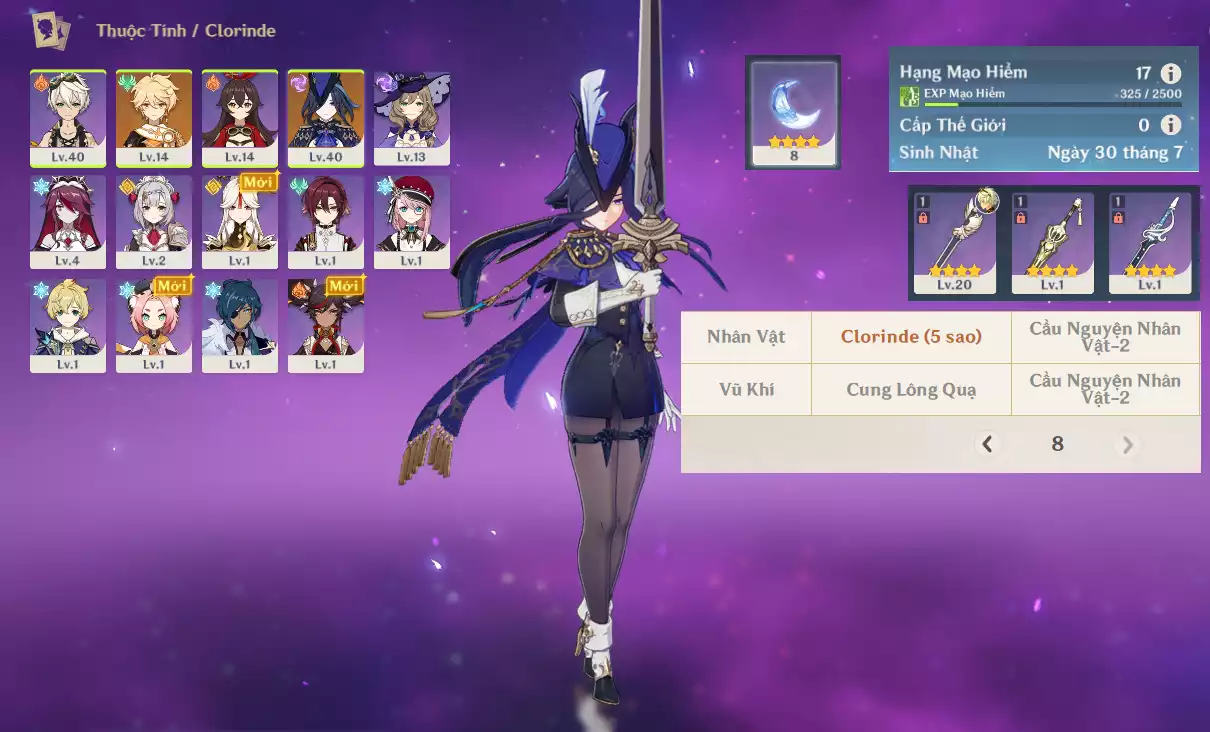Open the new Ningguang character card
Viewport: 1210px width, 732px height.
tap(240, 222)
